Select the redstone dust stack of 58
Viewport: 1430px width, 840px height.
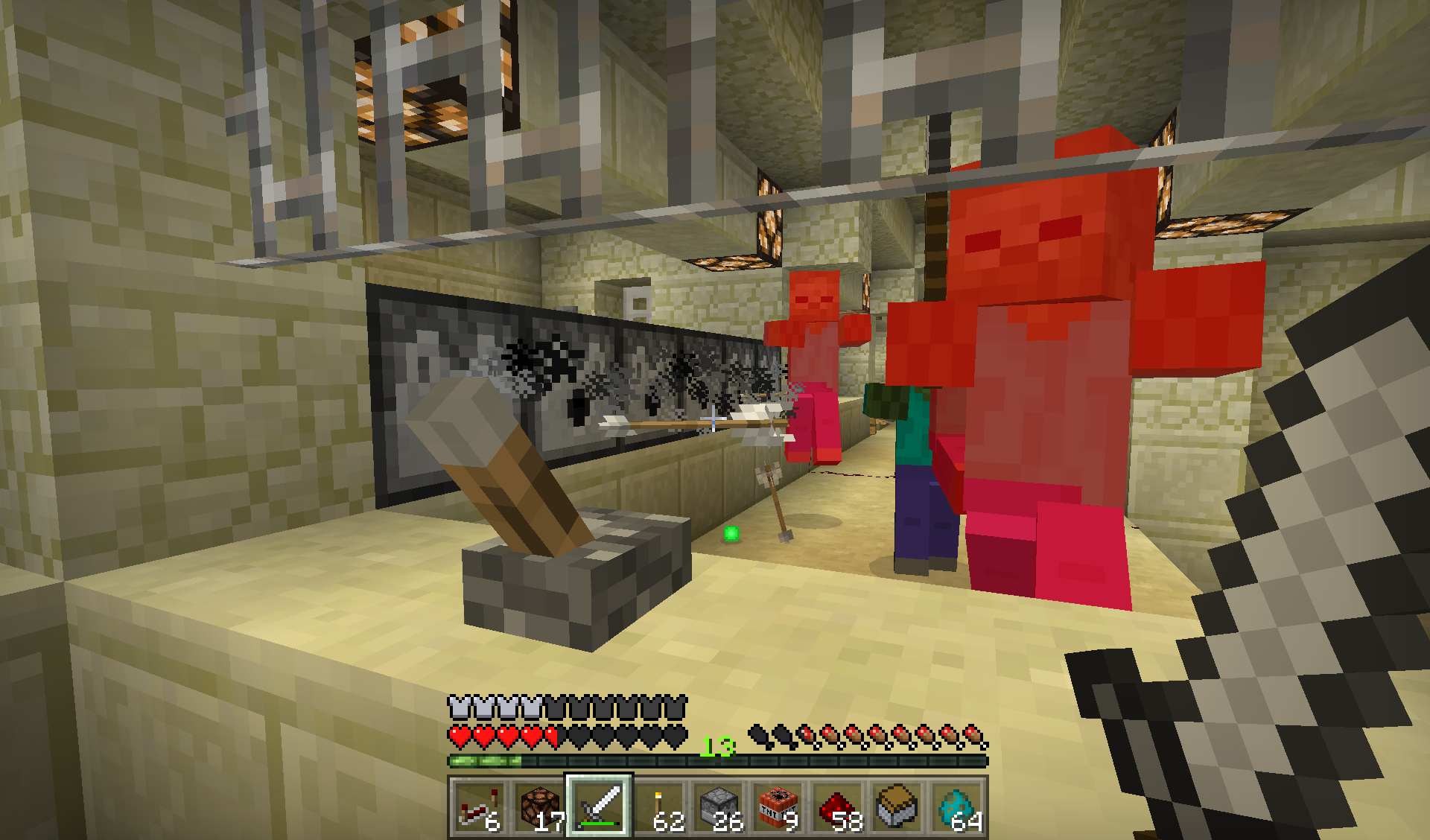point(838,808)
